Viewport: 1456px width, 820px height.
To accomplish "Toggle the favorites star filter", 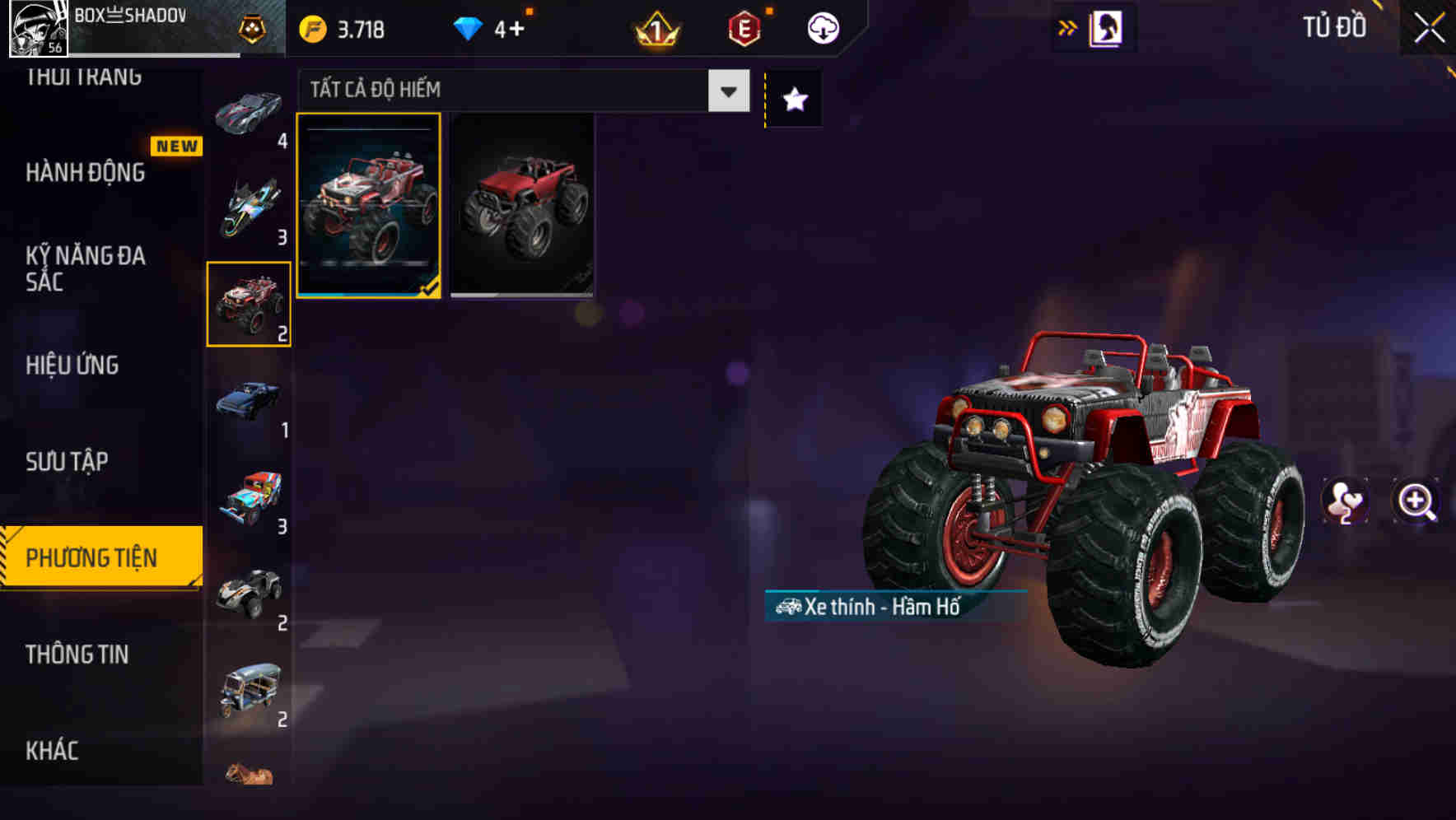I will click(793, 99).
